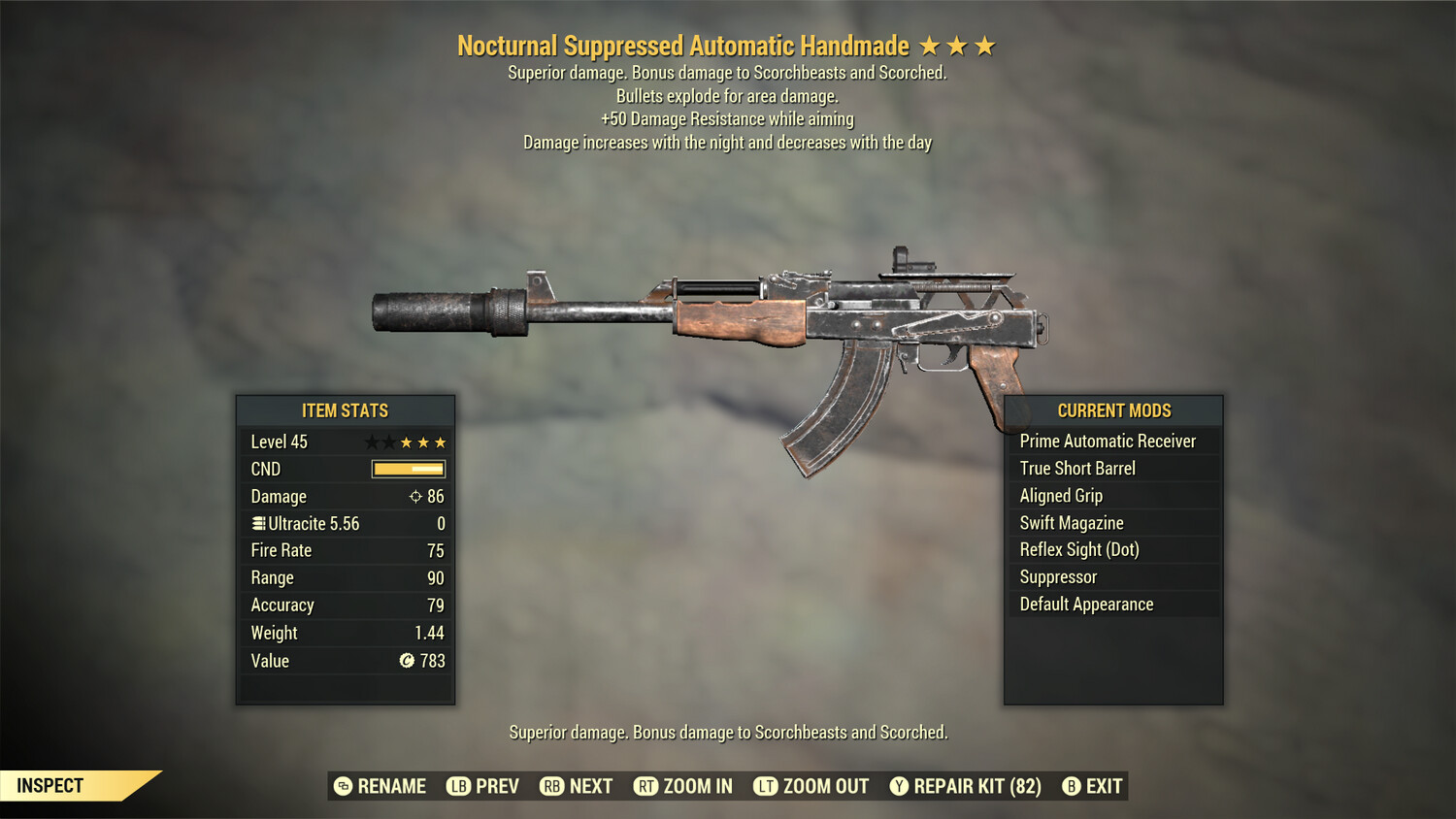The image size is (1456, 819).
Task: Toggle the first dimmed star on Level 45 row
Action: [371, 442]
